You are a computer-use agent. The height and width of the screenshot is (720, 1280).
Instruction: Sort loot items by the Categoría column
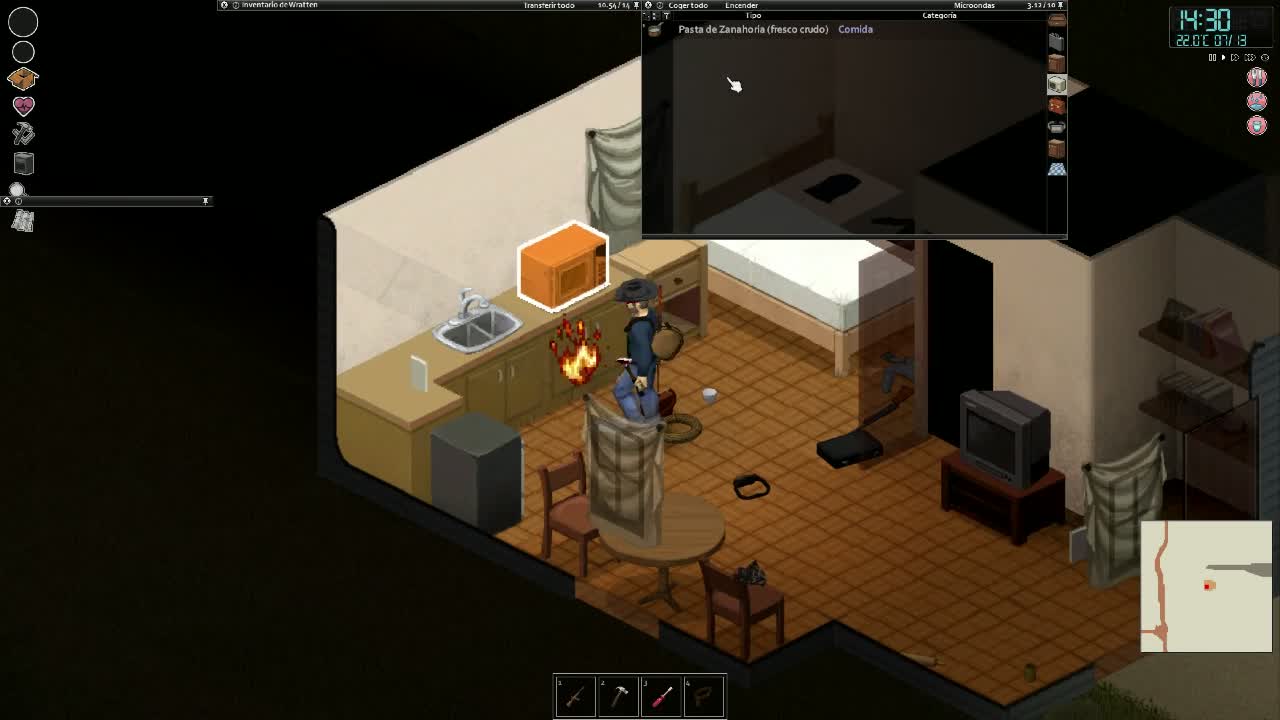click(x=938, y=15)
